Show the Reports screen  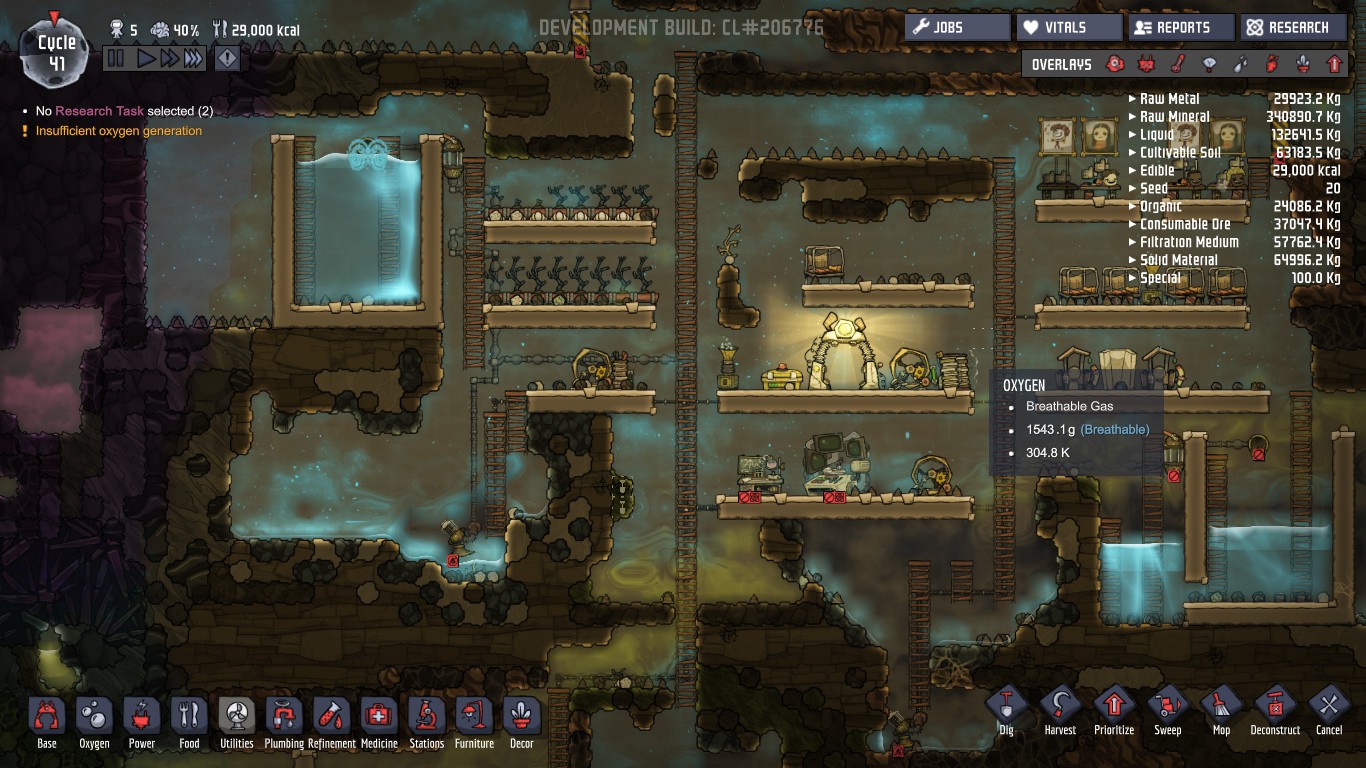[1181, 27]
